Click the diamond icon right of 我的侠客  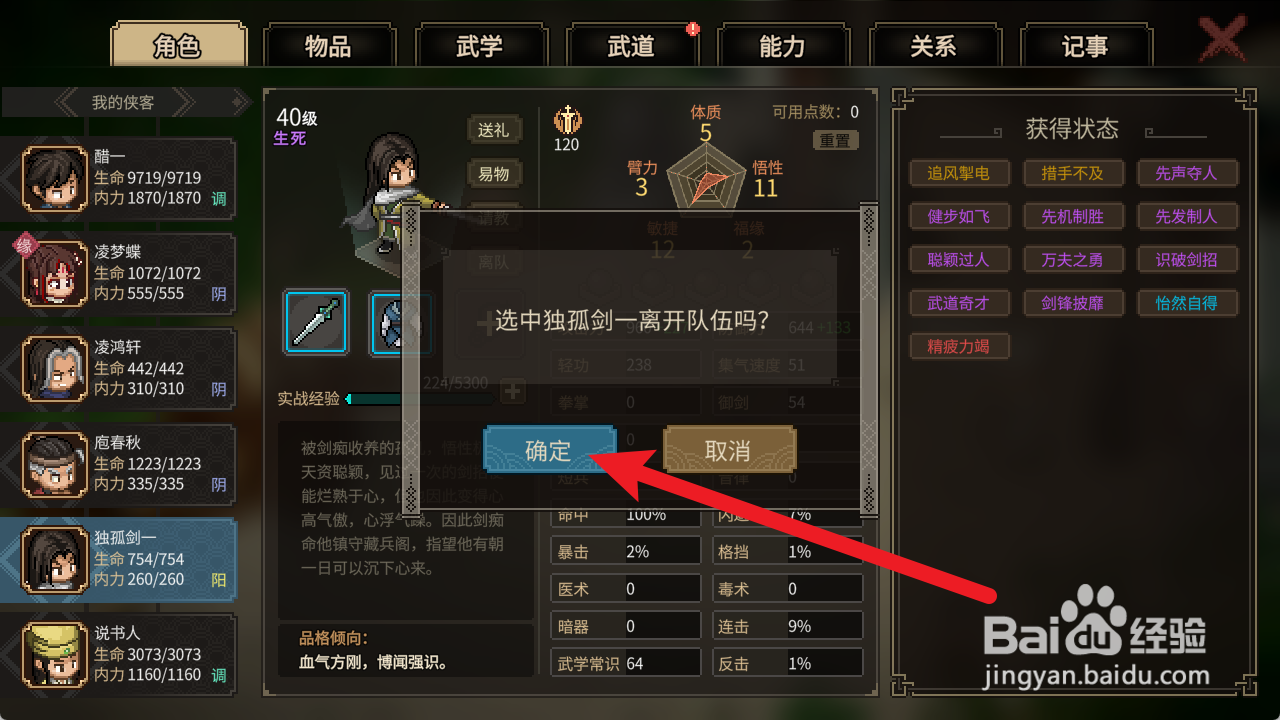[239, 101]
